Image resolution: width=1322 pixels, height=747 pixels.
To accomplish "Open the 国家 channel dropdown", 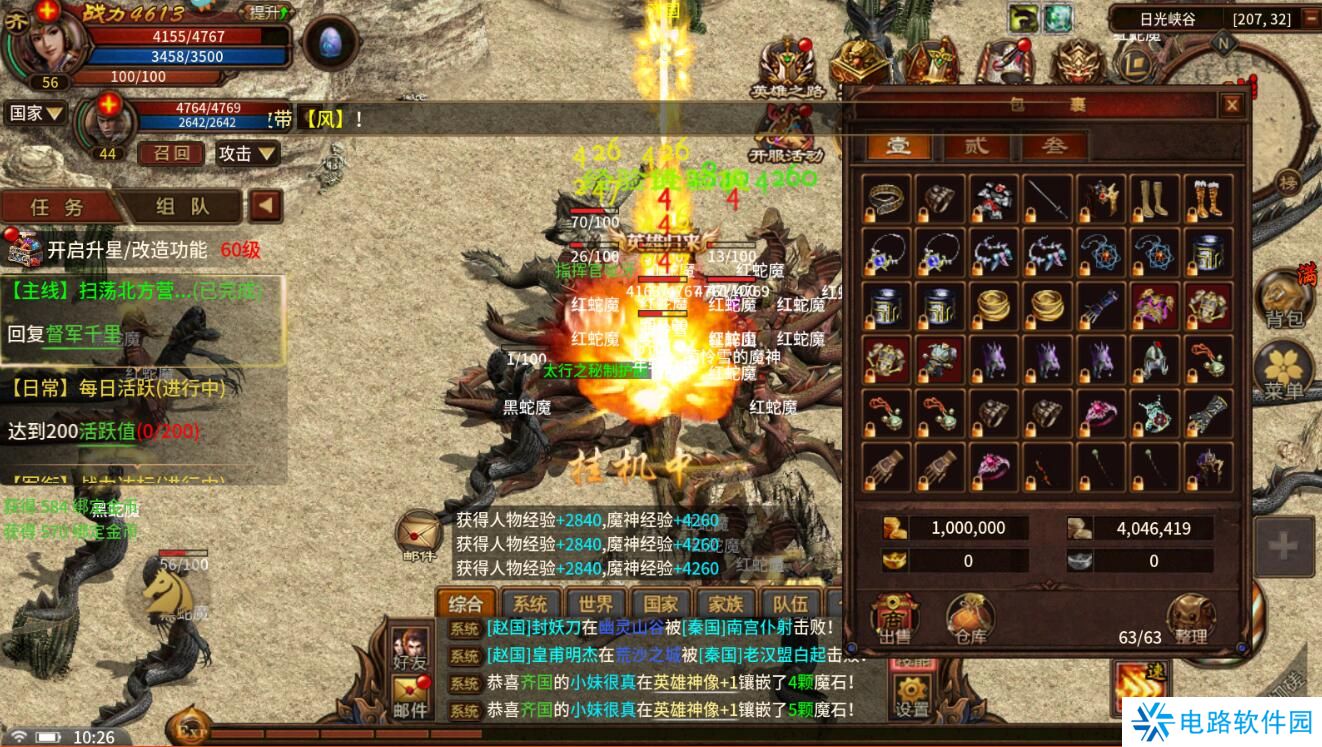I will click(x=37, y=113).
